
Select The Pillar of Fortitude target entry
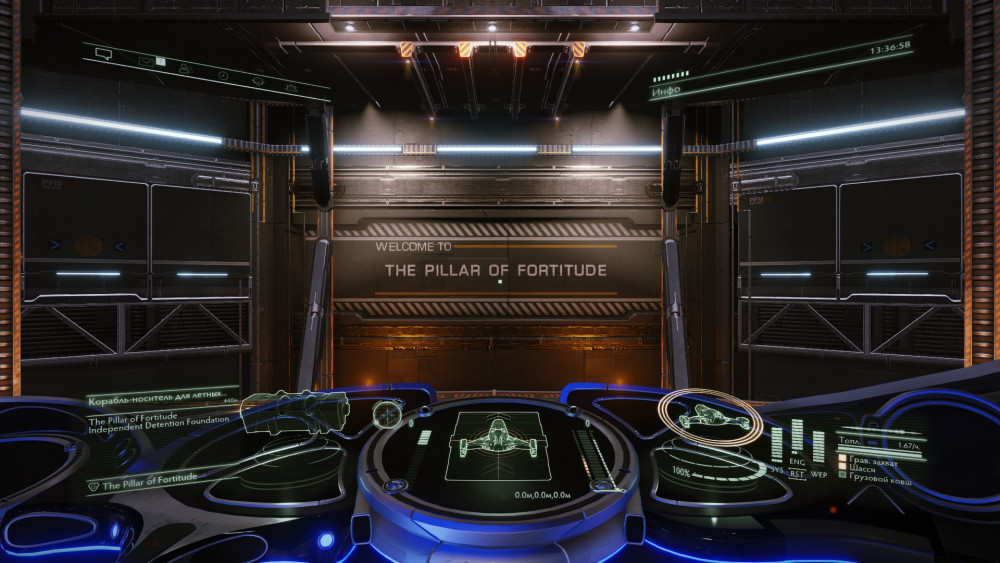150,484
